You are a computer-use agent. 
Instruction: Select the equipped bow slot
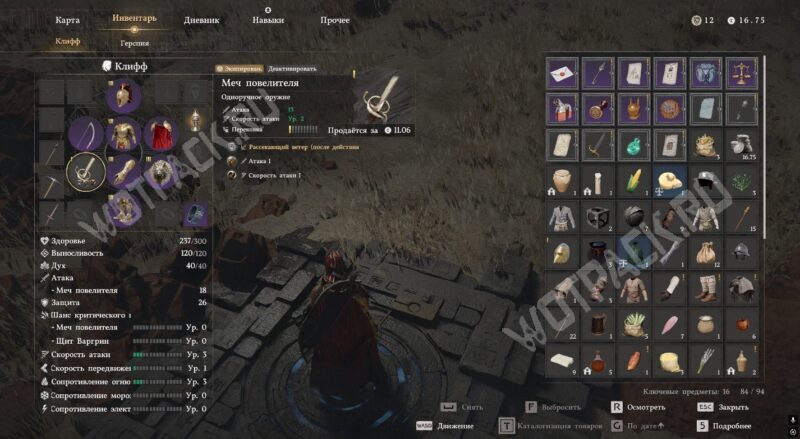point(87,134)
